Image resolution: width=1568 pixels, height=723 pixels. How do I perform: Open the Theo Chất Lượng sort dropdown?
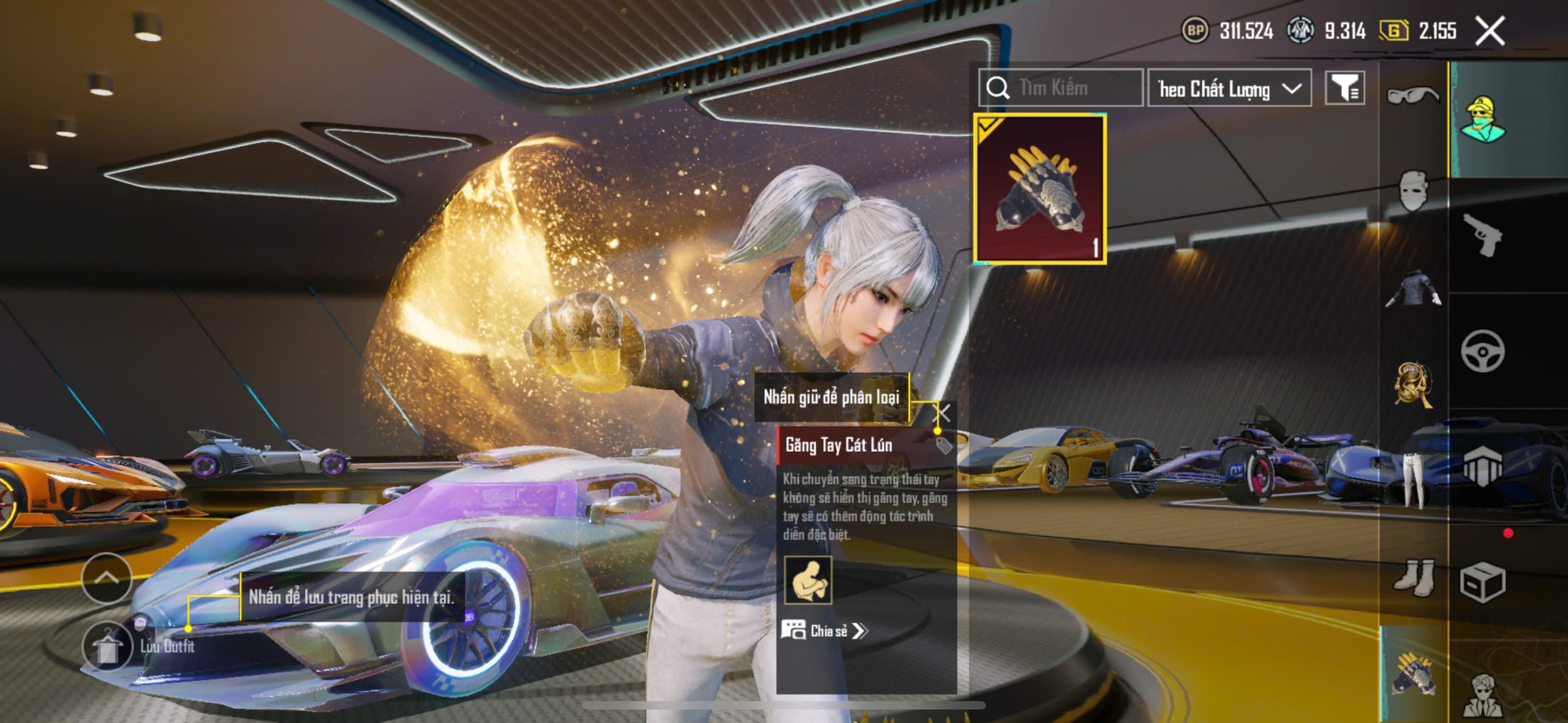tap(1229, 89)
